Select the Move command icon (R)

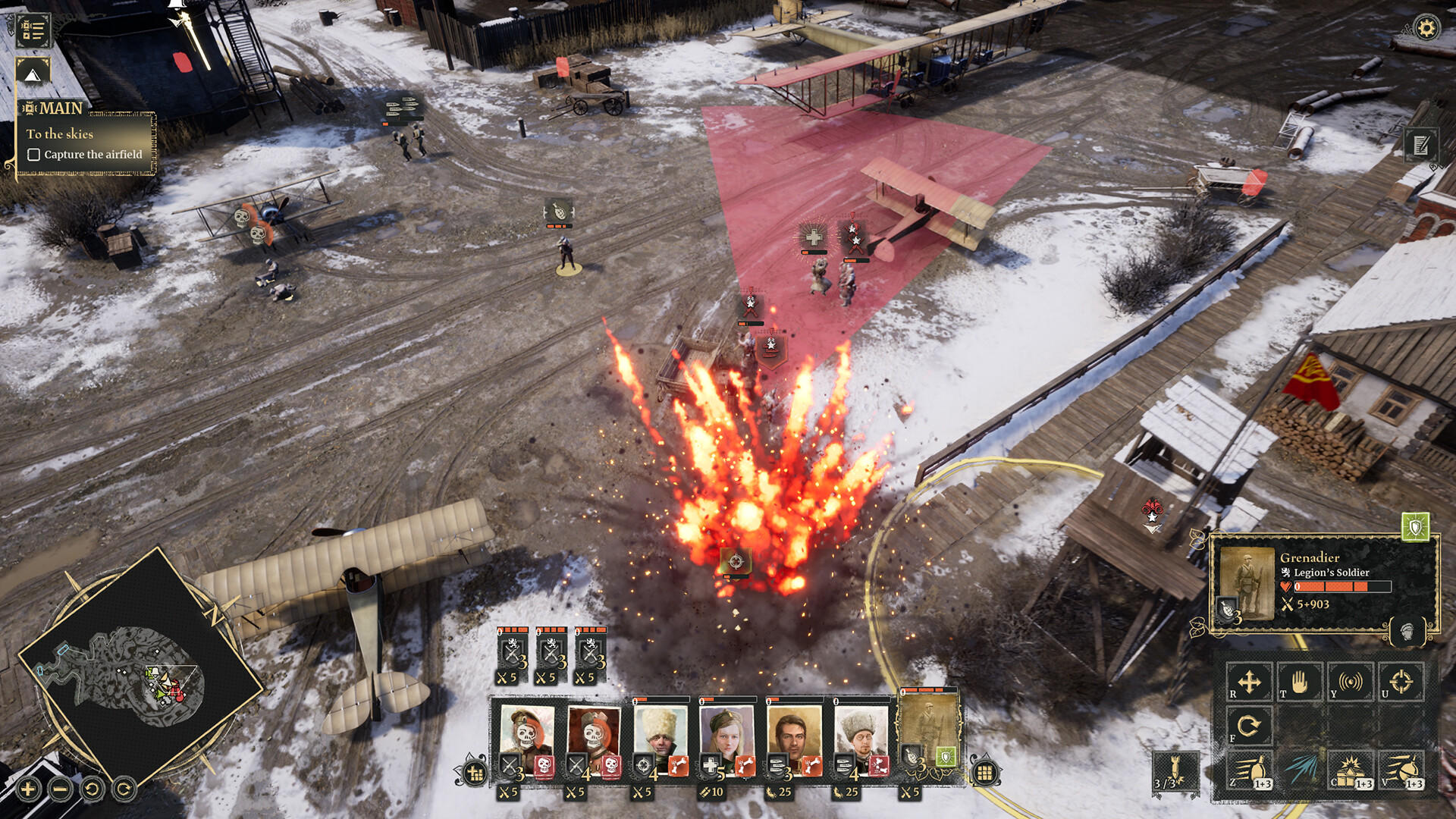tap(1250, 681)
